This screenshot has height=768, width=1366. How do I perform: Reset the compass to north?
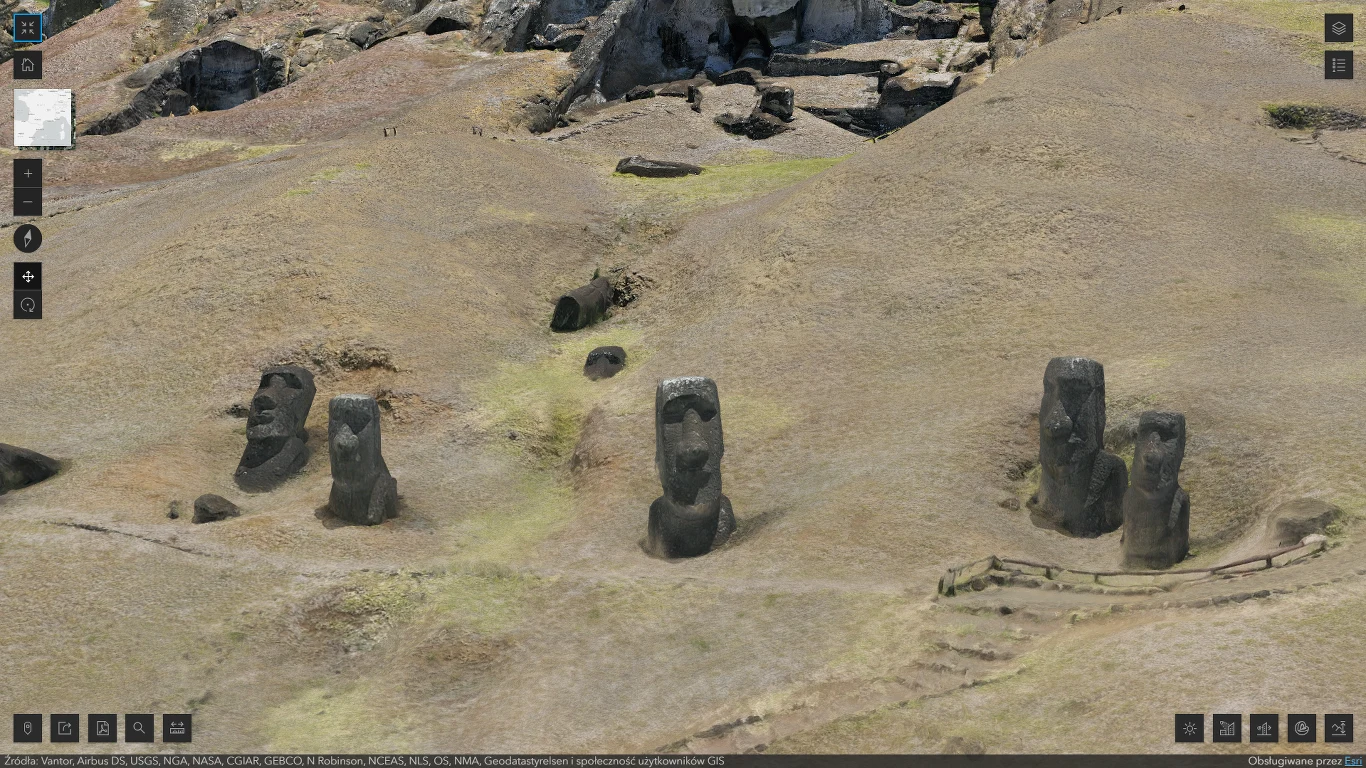click(28, 238)
